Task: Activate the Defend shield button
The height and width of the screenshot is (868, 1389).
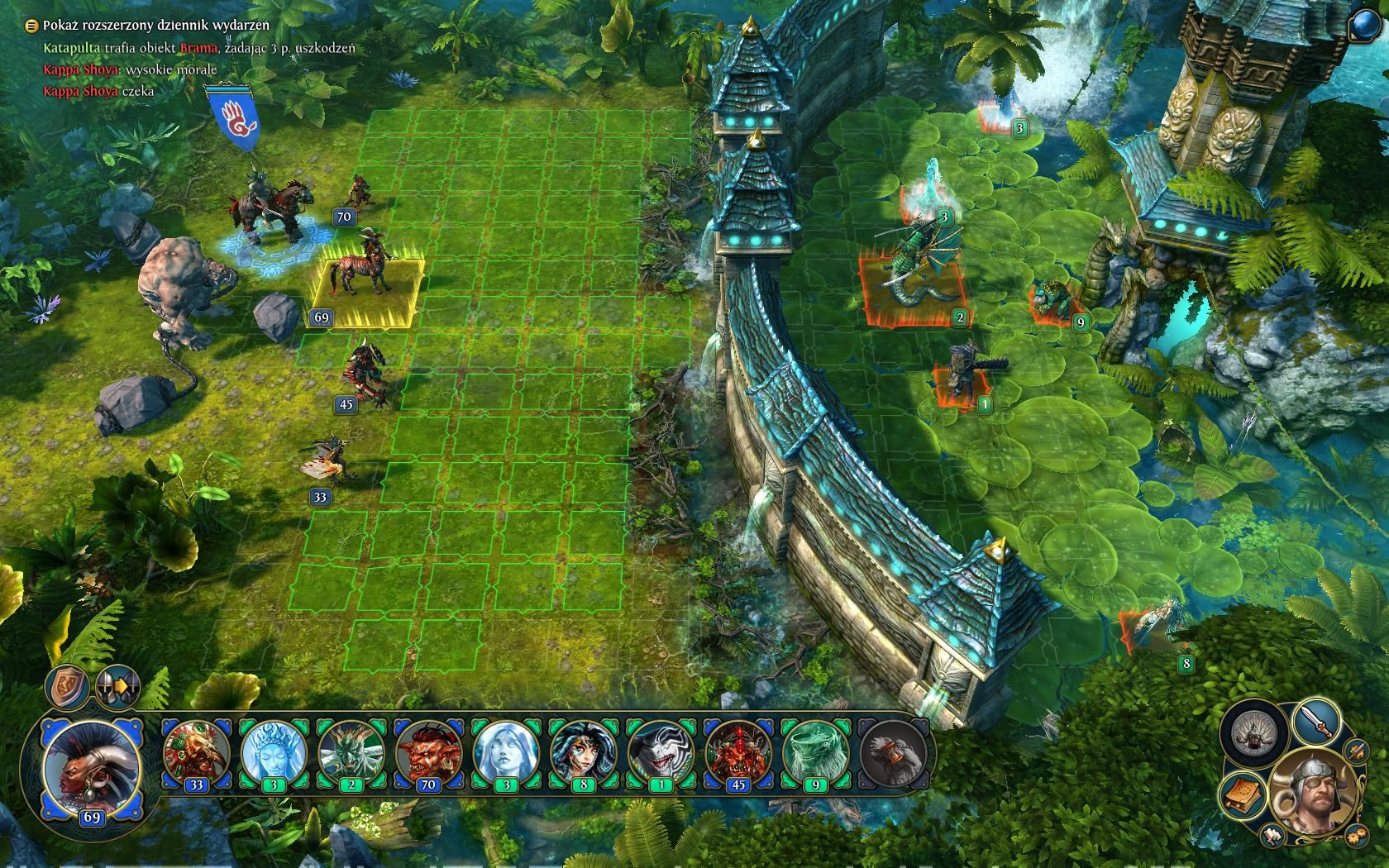Action: (67, 685)
